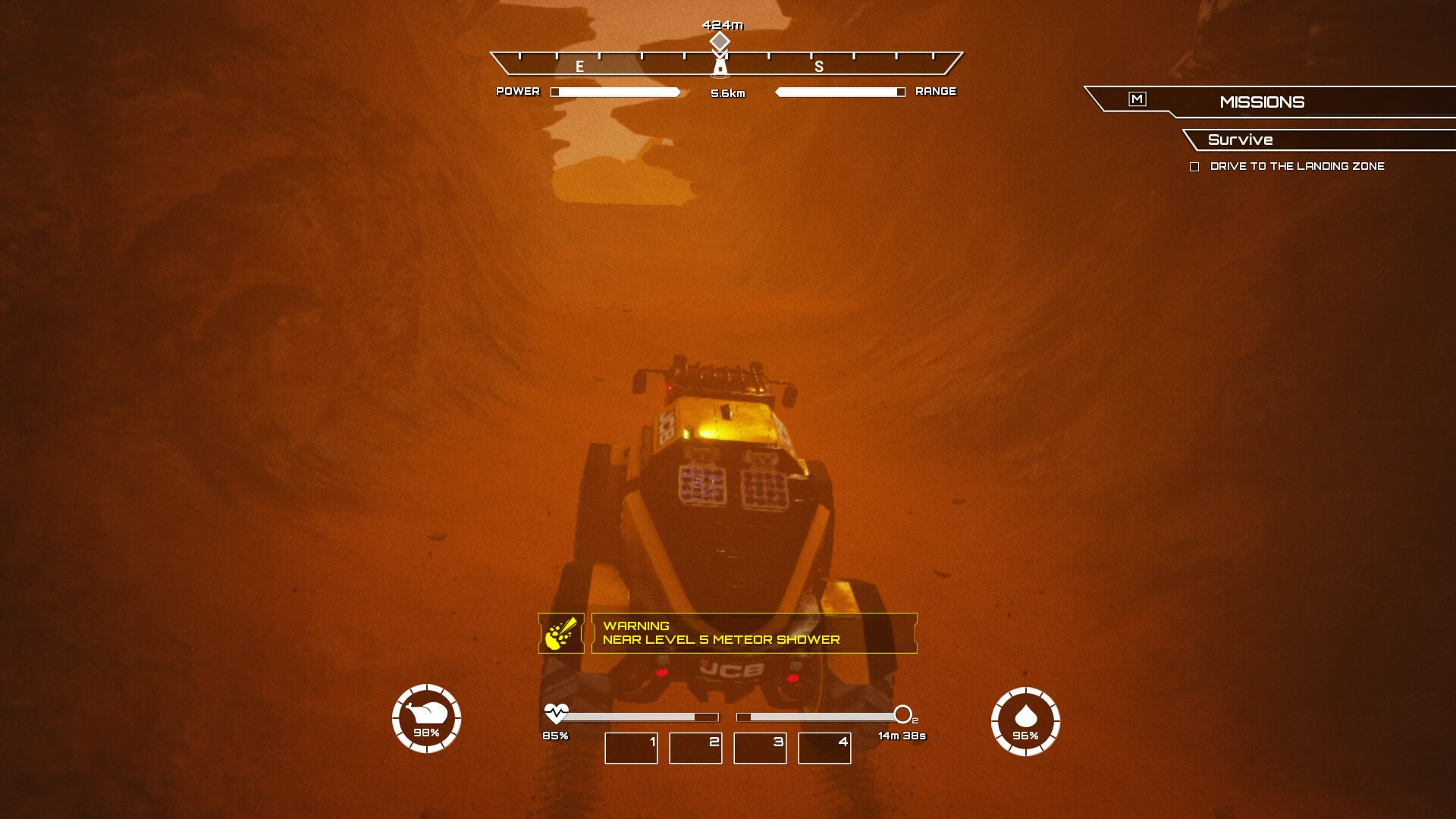Click the food hunger chicken gauge
1456x819 pixels.
point(426,718)
